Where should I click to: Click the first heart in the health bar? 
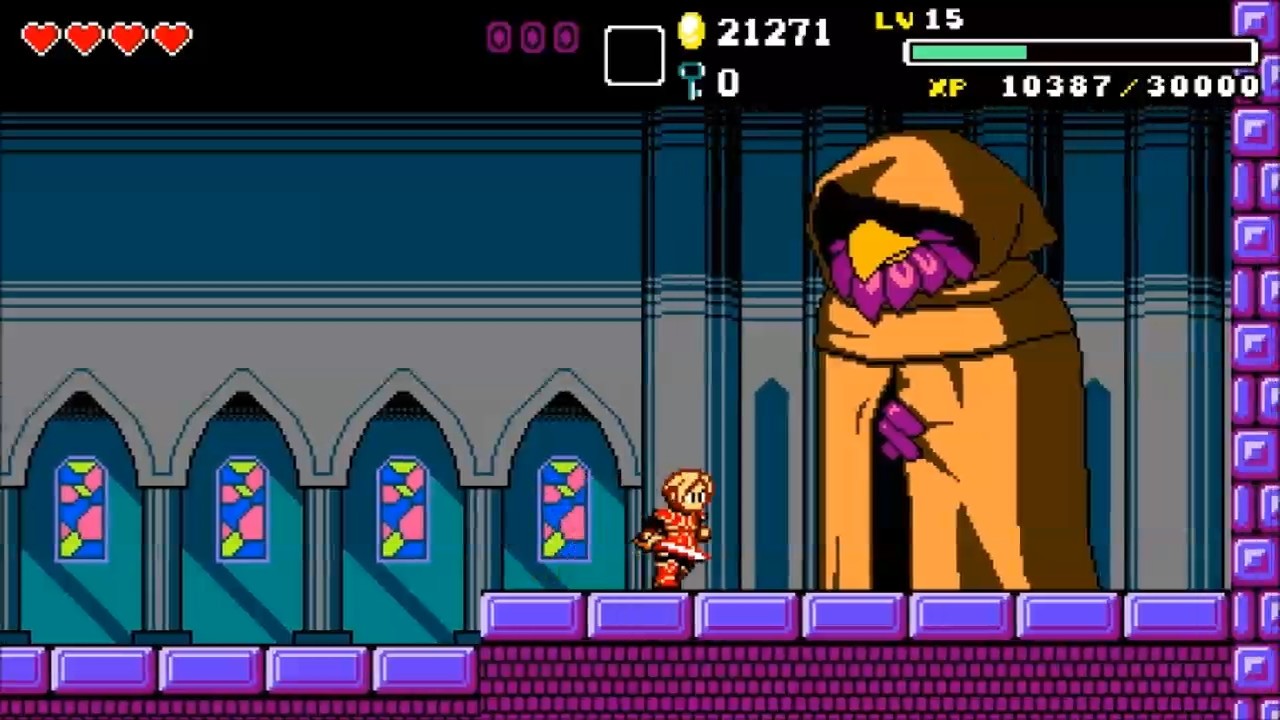pyautogui.click(x=40, y=38)
